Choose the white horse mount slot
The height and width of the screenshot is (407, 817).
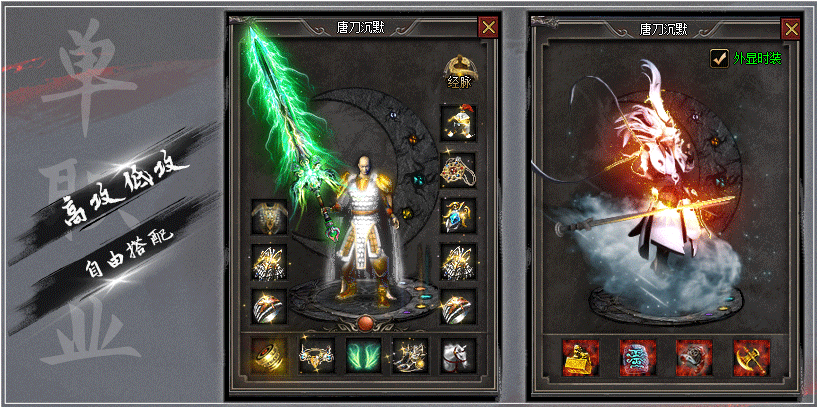[458, 353]
